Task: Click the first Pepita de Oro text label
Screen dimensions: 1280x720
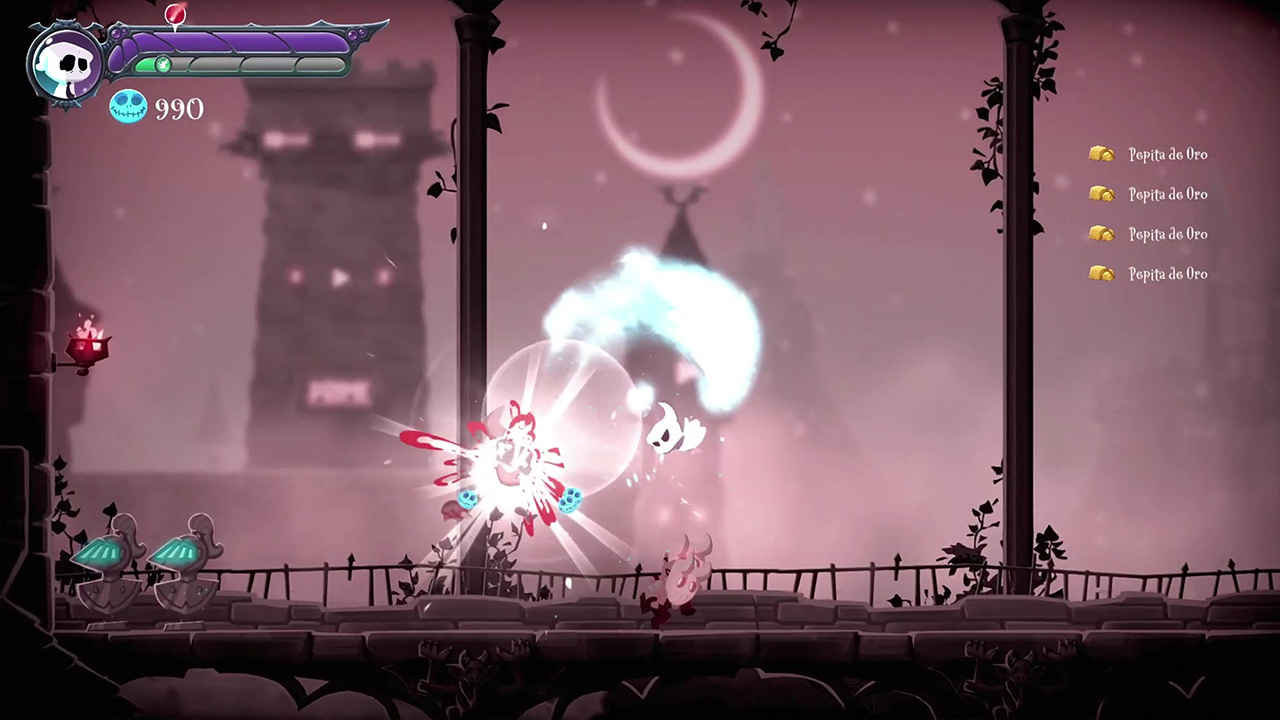Action: (1168, 154)
